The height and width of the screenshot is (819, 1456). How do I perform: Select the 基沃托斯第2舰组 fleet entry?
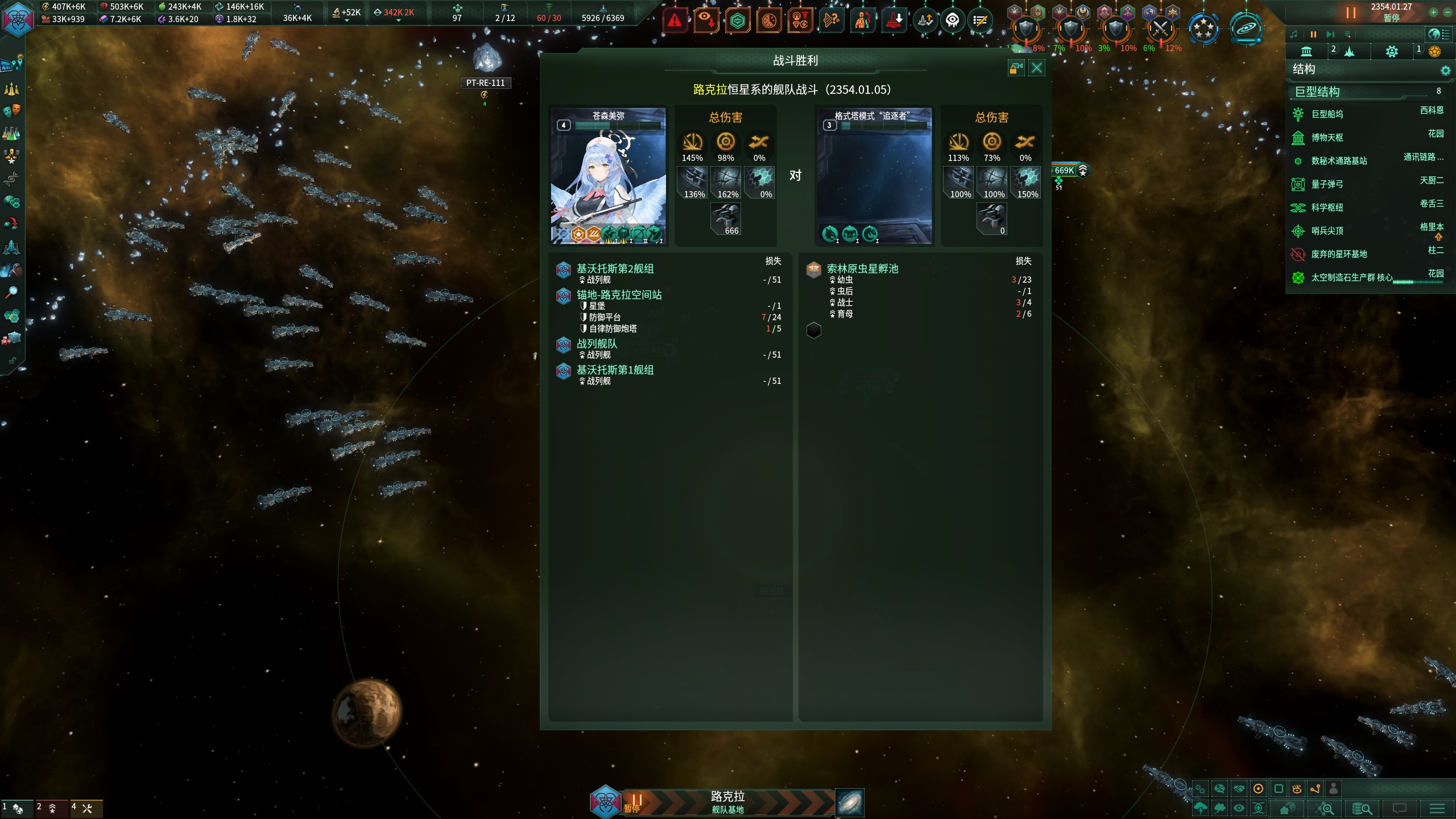[x=615, y=268]
